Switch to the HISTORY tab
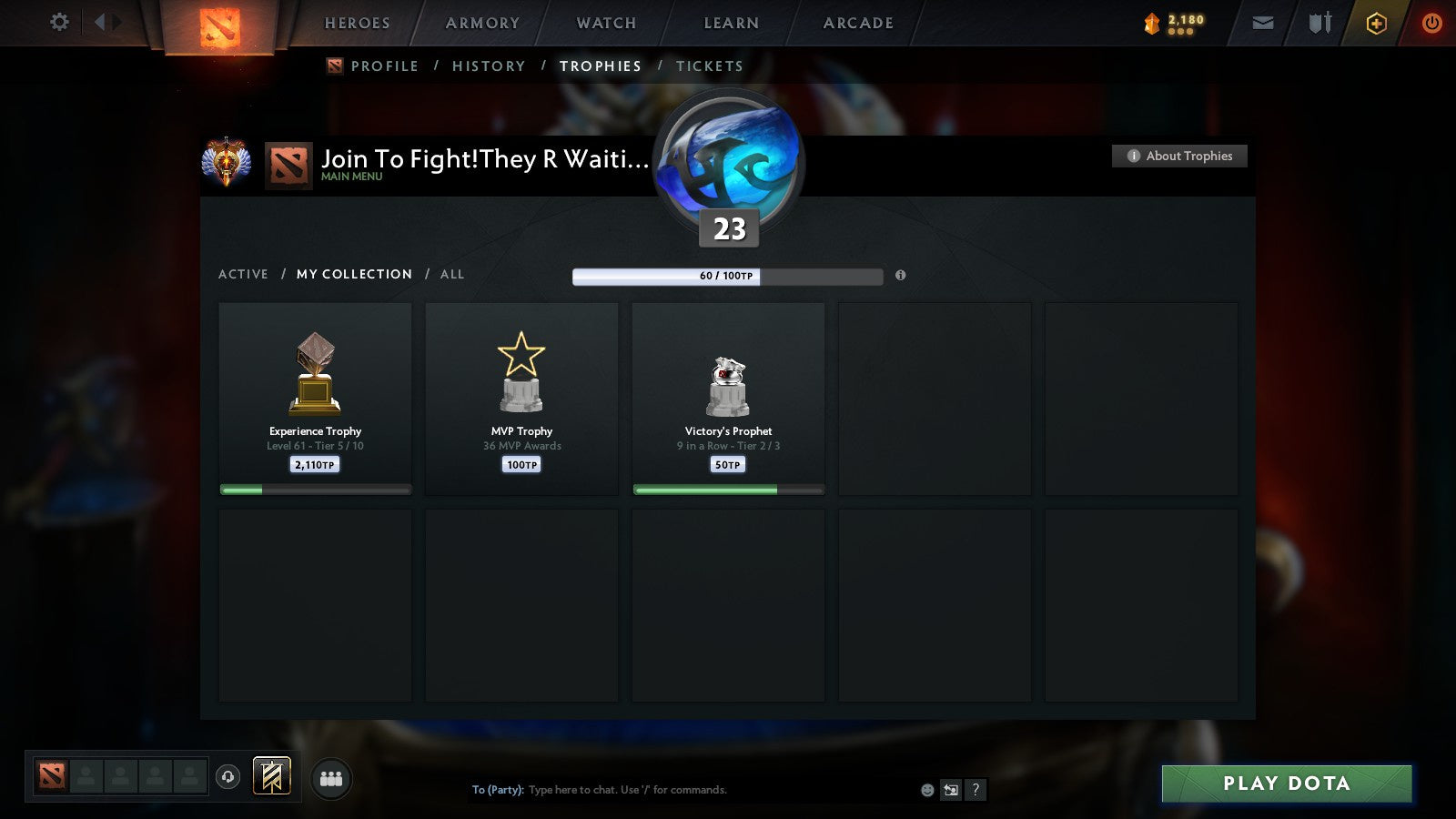The width and height of the screenshot is (1456, 819). pyautogui.click(x=489, y=66)
